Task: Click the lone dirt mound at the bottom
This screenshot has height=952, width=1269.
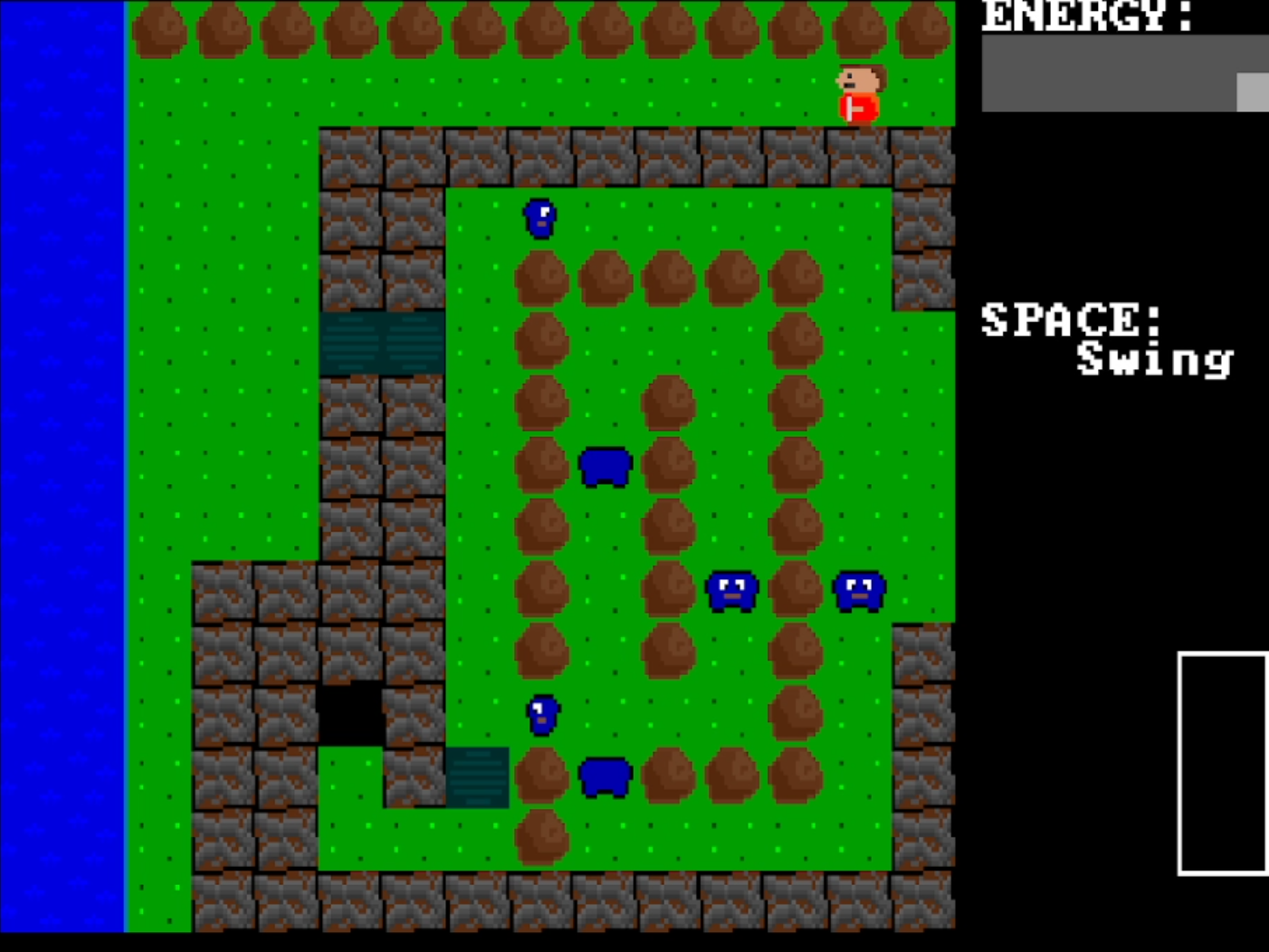Action: click(541, 835)
